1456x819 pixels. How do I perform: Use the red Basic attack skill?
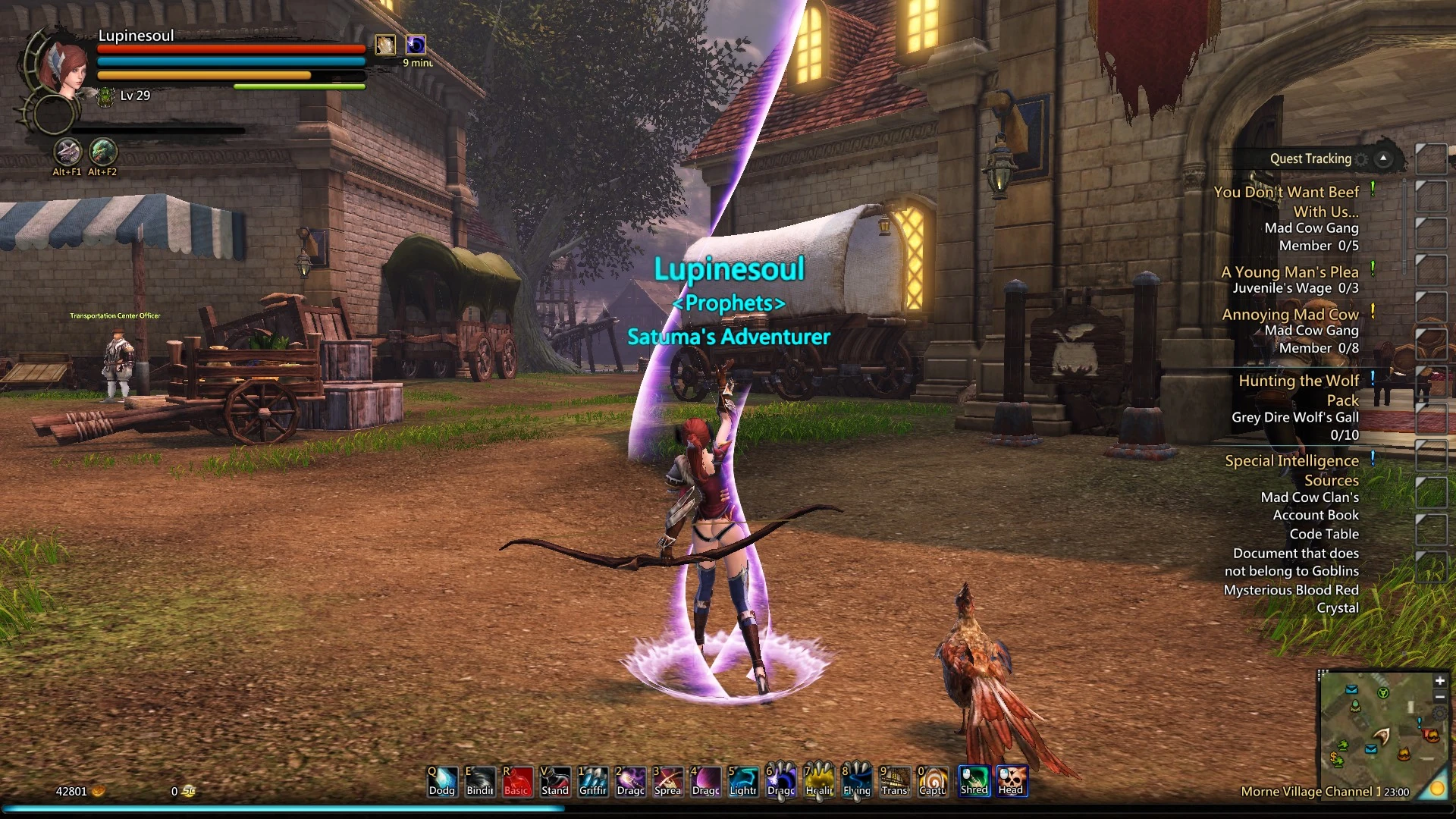click(x=517, y=780)
